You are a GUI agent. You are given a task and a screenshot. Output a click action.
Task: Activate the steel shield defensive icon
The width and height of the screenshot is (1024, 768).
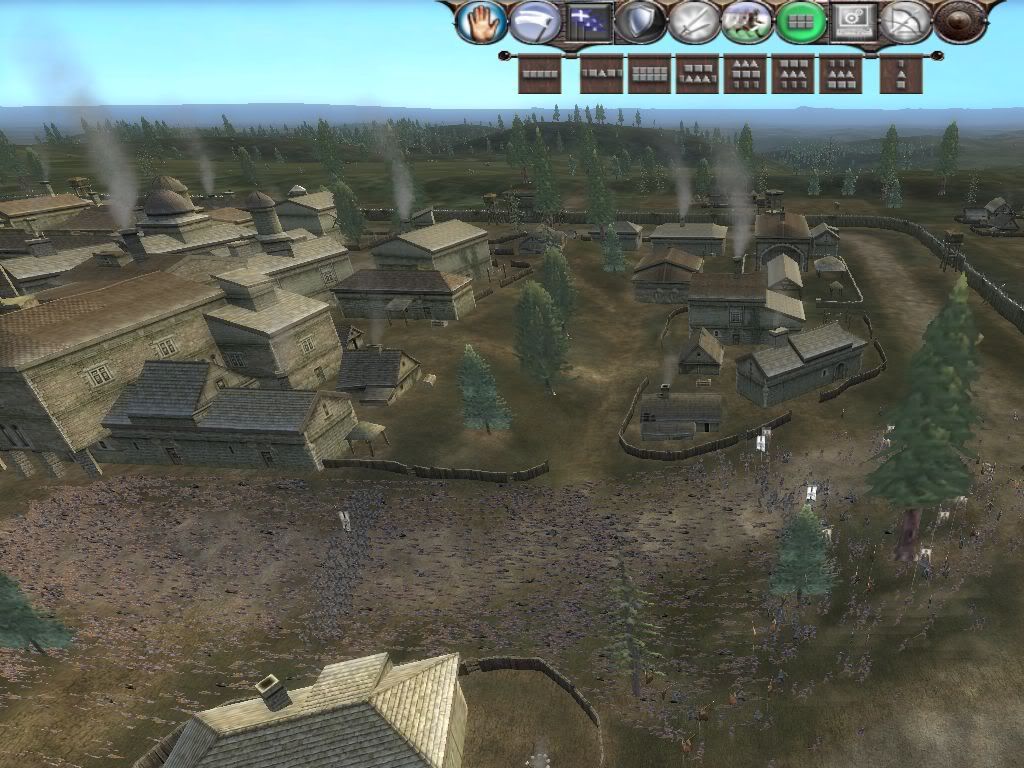pyautogui.click(x=641, y=22)
